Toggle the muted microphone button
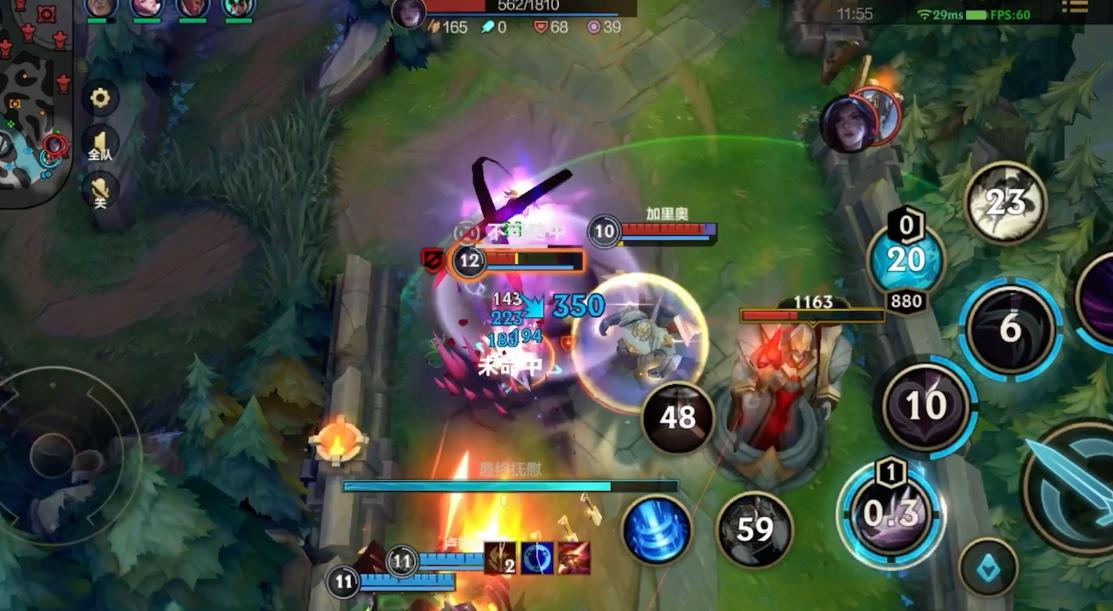Image resolution: width=1113 pixels, height=611 pixels. click(x=99, y=189)
